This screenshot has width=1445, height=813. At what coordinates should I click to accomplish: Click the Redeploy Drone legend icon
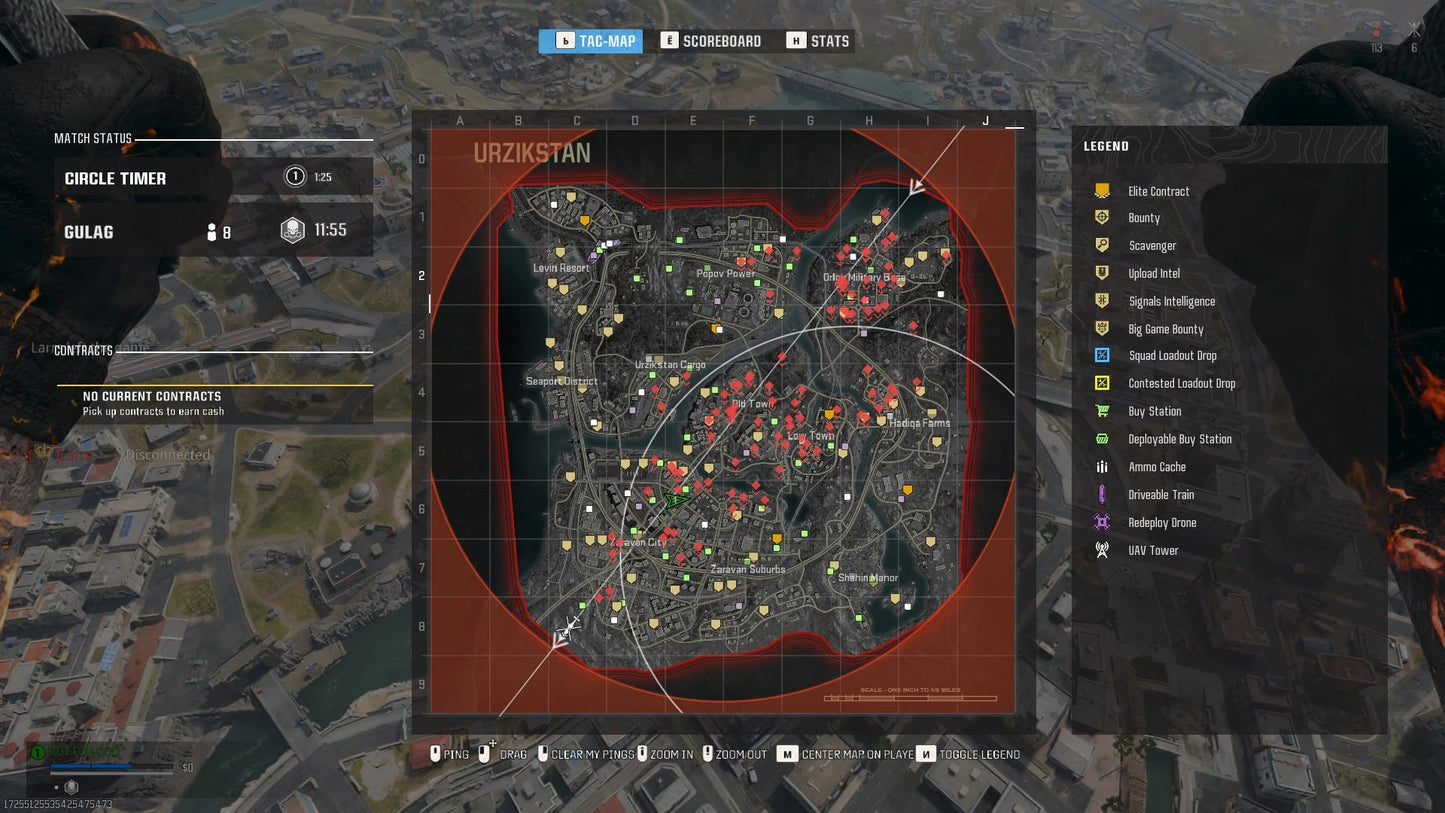pos(1101,522)
